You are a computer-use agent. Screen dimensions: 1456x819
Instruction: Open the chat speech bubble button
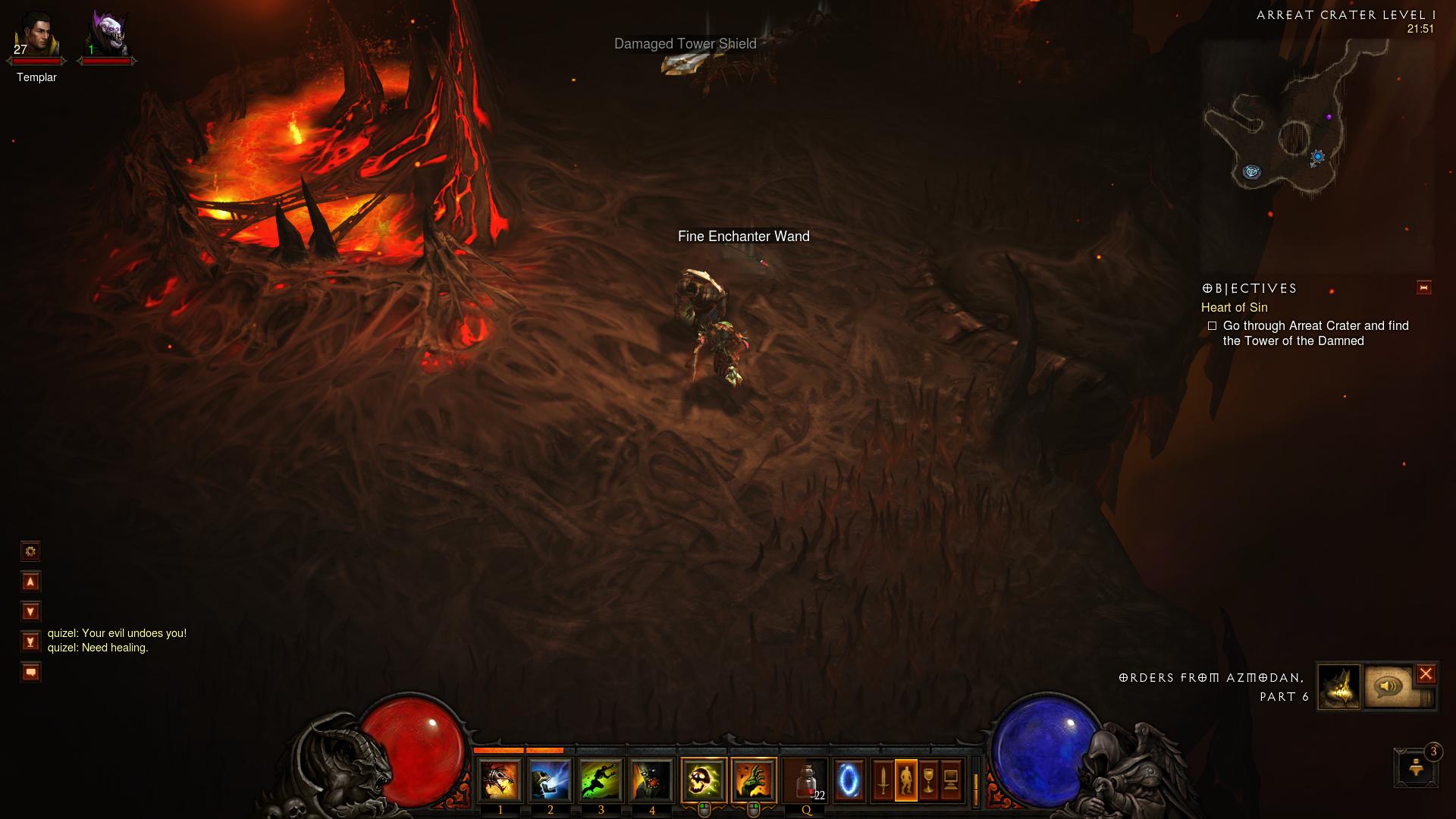click(30, 672)
